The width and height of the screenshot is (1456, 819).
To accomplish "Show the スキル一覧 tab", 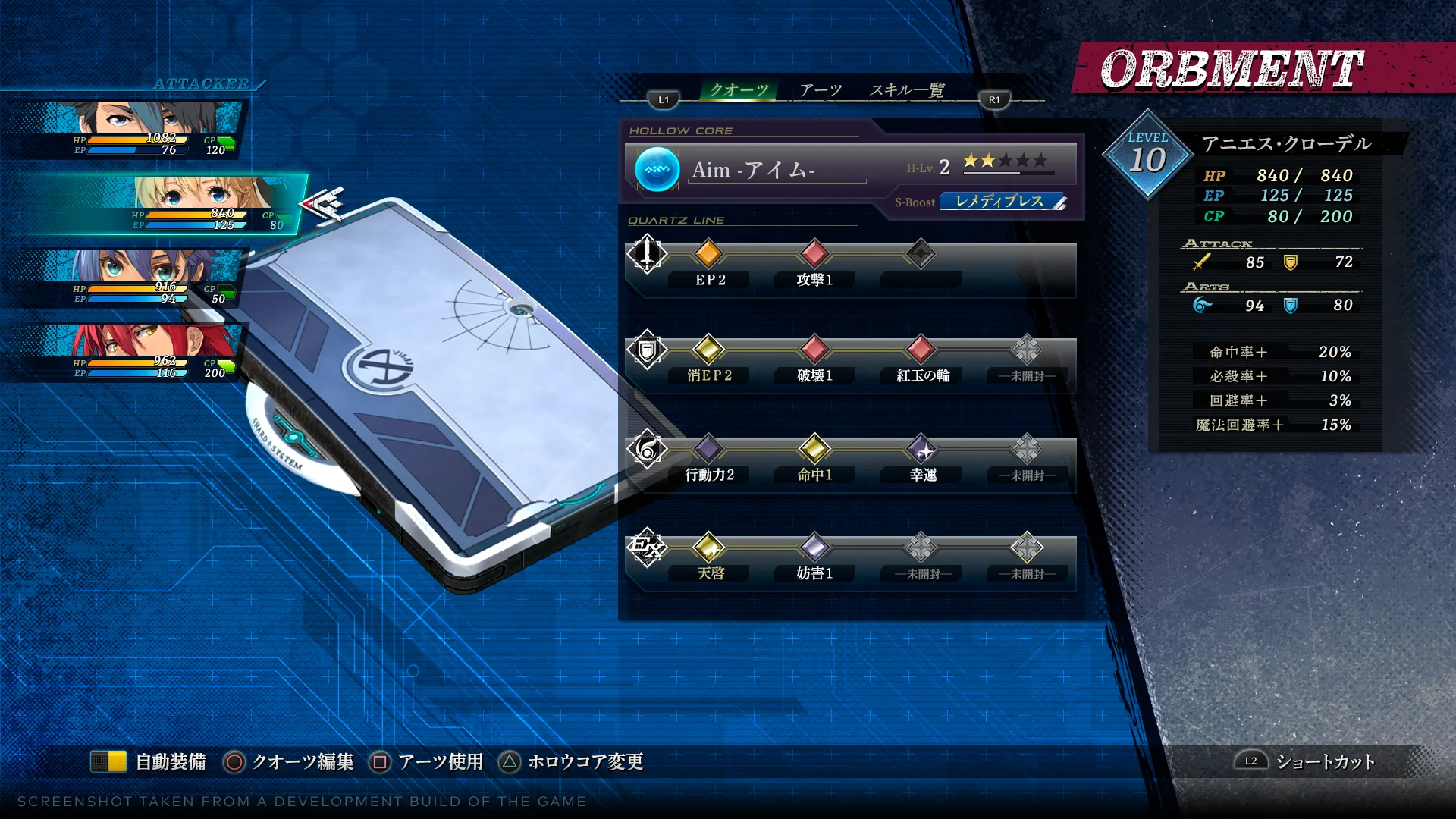I will (x=907, y=90).
